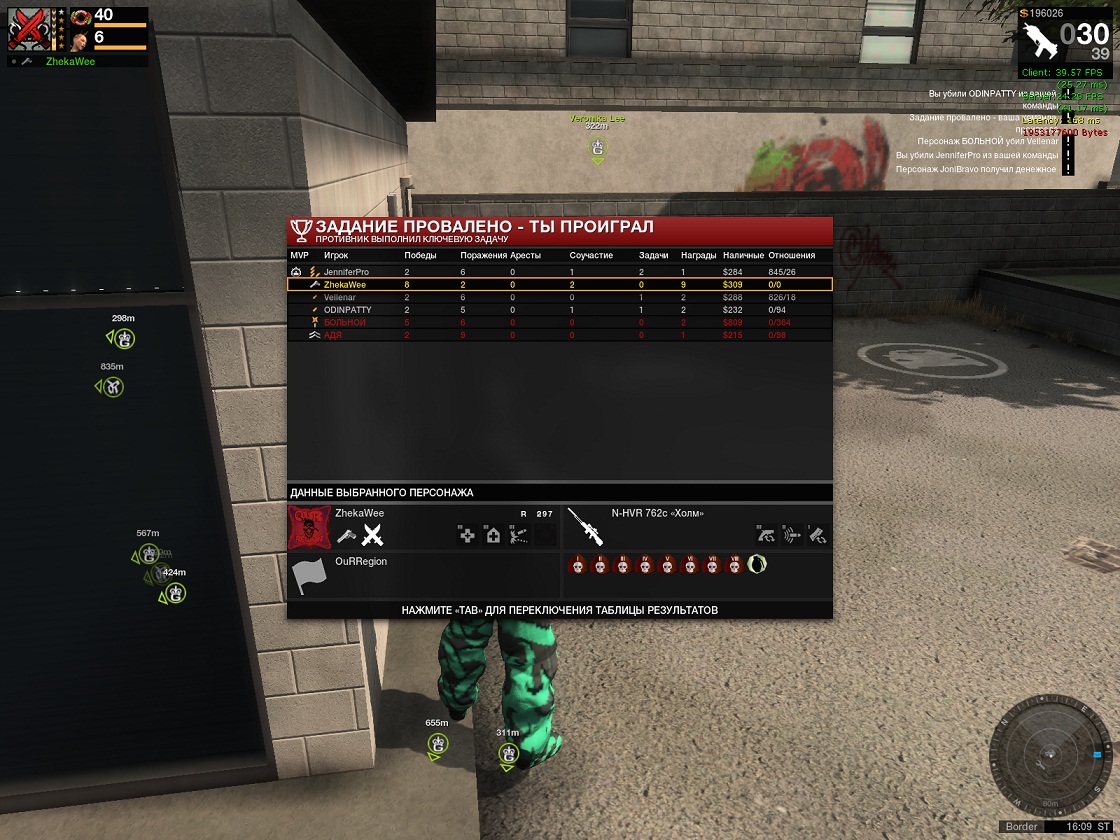The width and height of the screenshot is (1120, 840).
Task: Click the grenade icon beside the skull medals
Action: point(757,565)
